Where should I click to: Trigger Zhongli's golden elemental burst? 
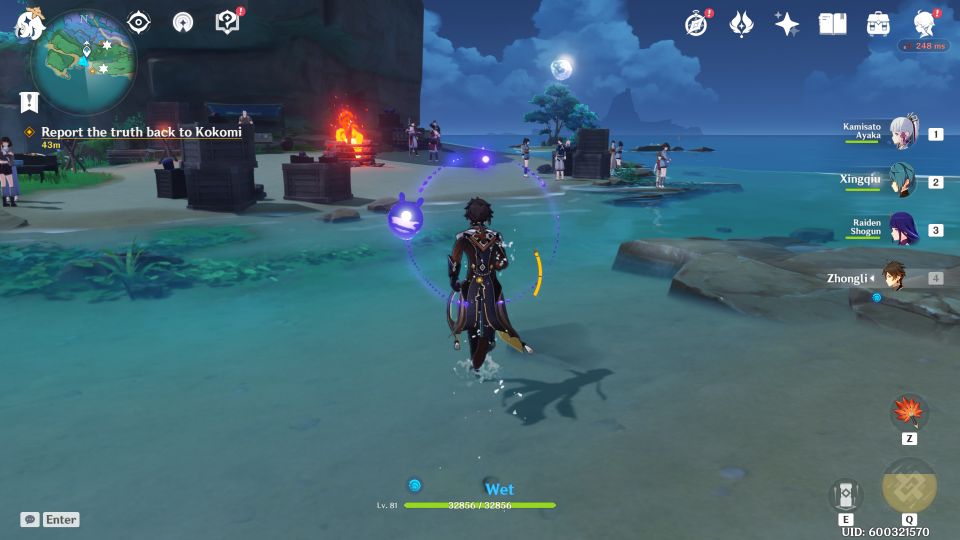tap(909, 487)
